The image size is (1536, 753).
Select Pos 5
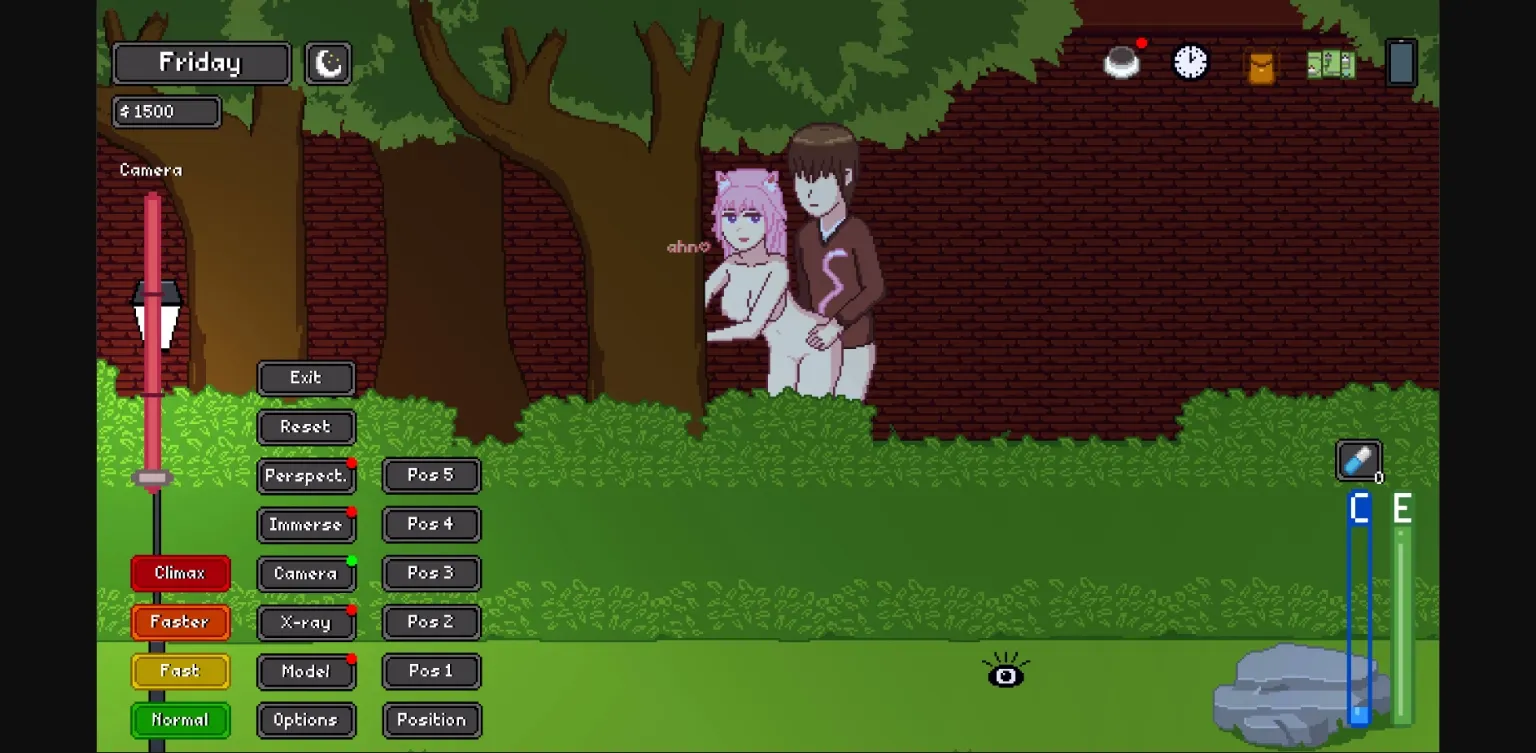tap(431, 475)
